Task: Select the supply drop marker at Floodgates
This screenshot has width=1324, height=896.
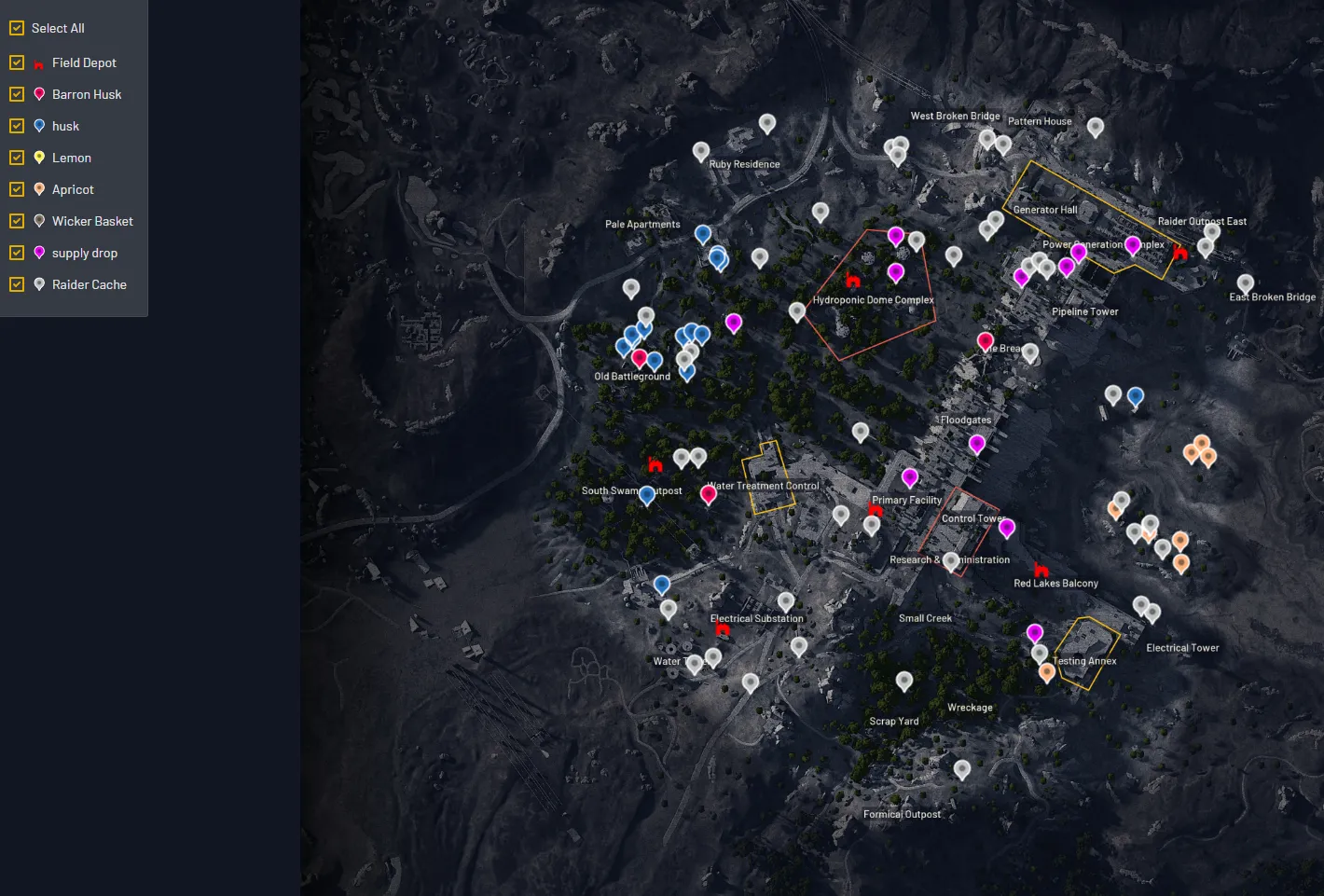Action: pos(977,445)
